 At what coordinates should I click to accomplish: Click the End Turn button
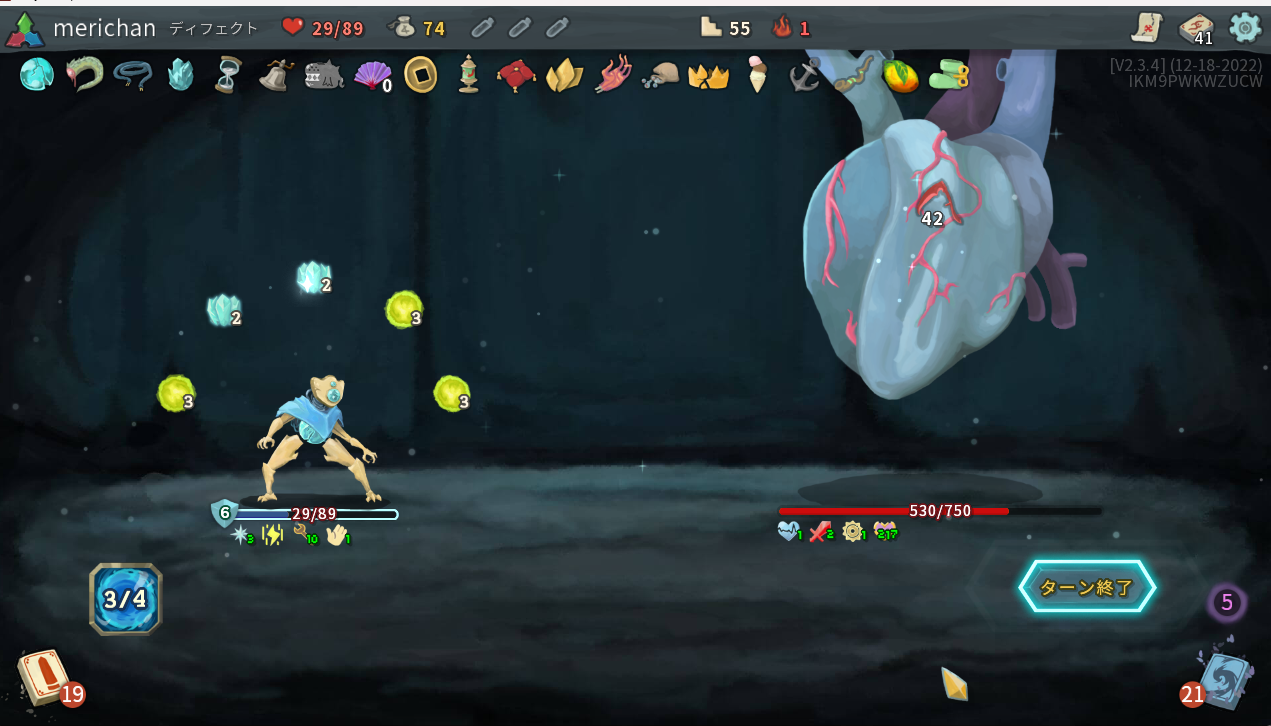point(1087,587)
